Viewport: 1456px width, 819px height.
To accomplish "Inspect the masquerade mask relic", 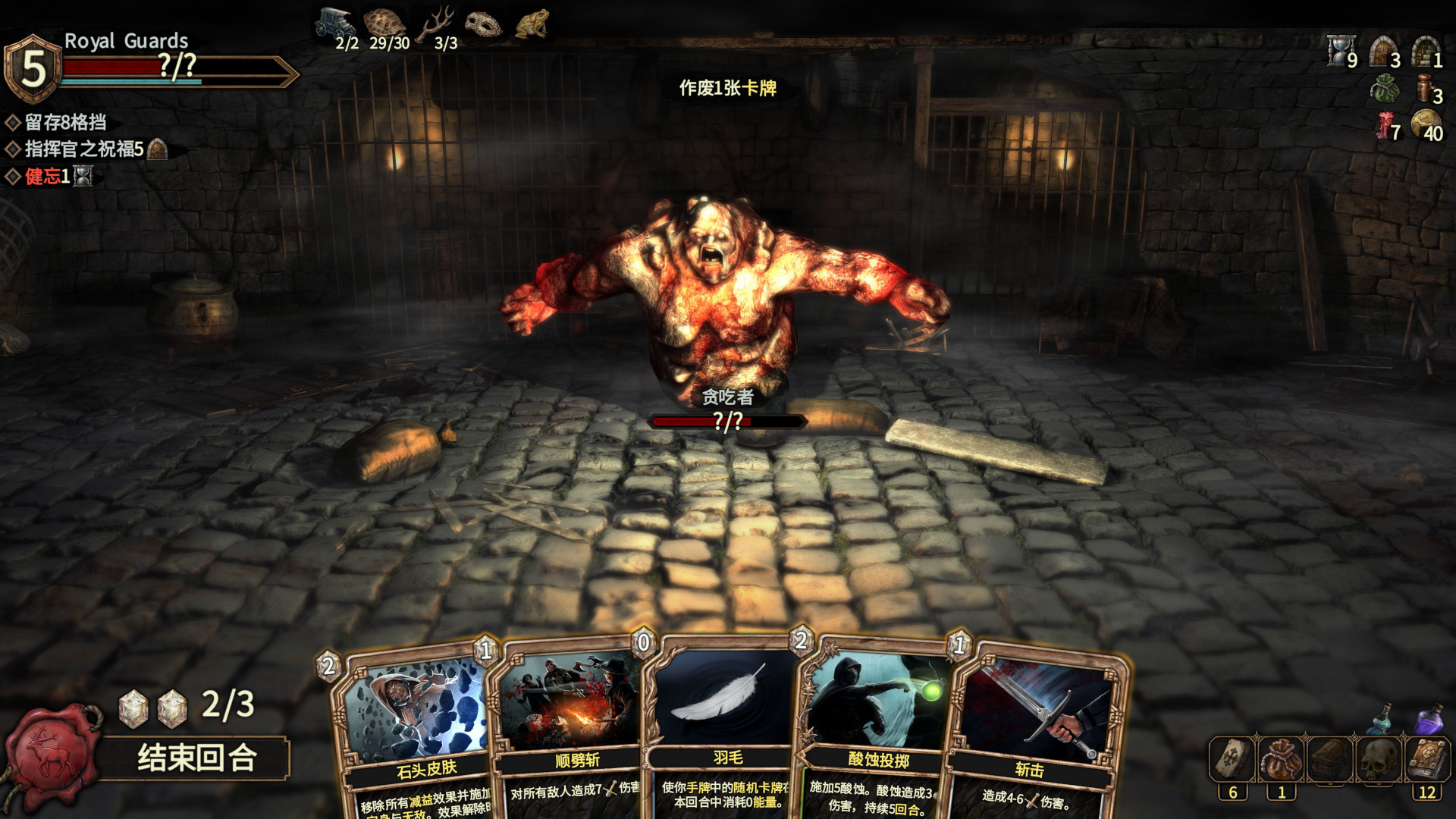I will tap(483, 24).
